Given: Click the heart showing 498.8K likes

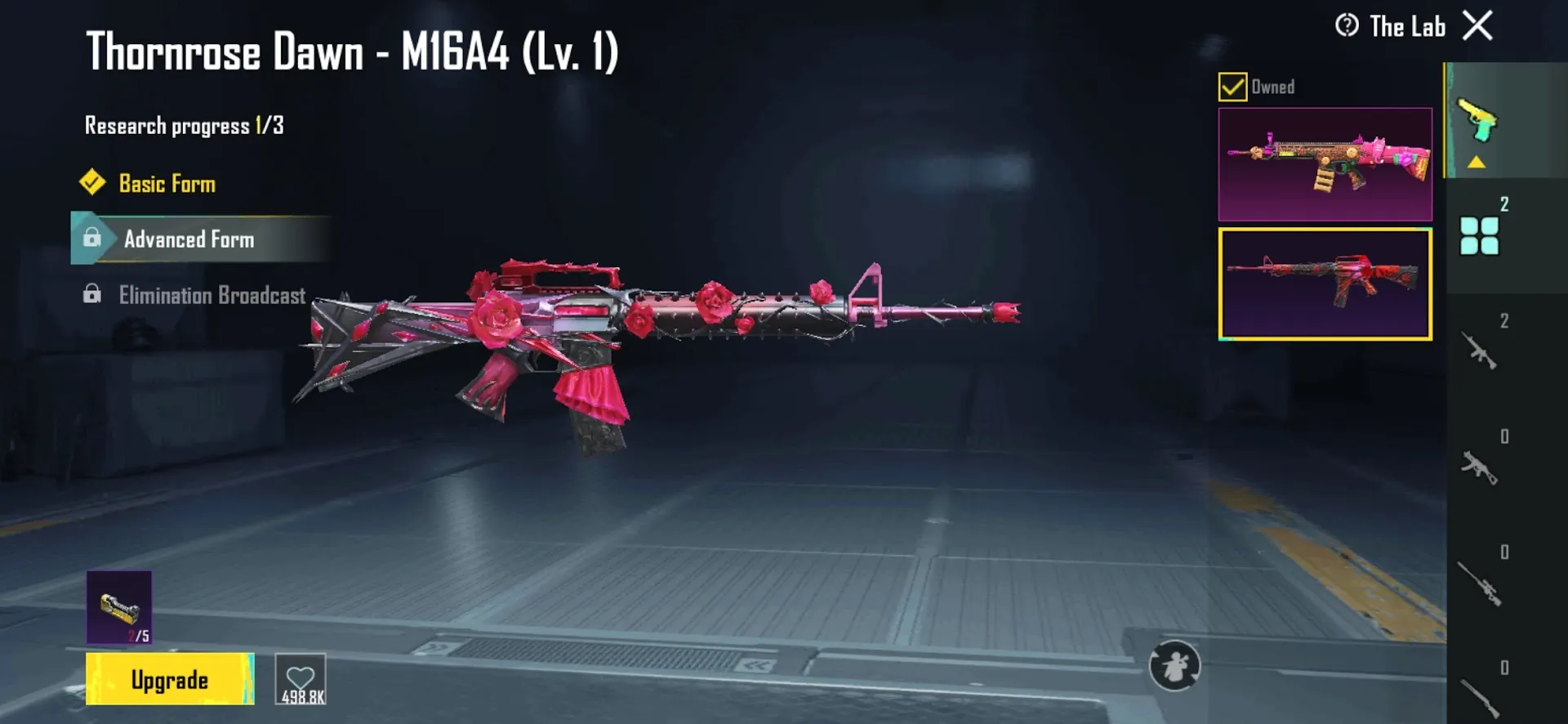Looking at the screenshot, I should [x=301, y=679].
